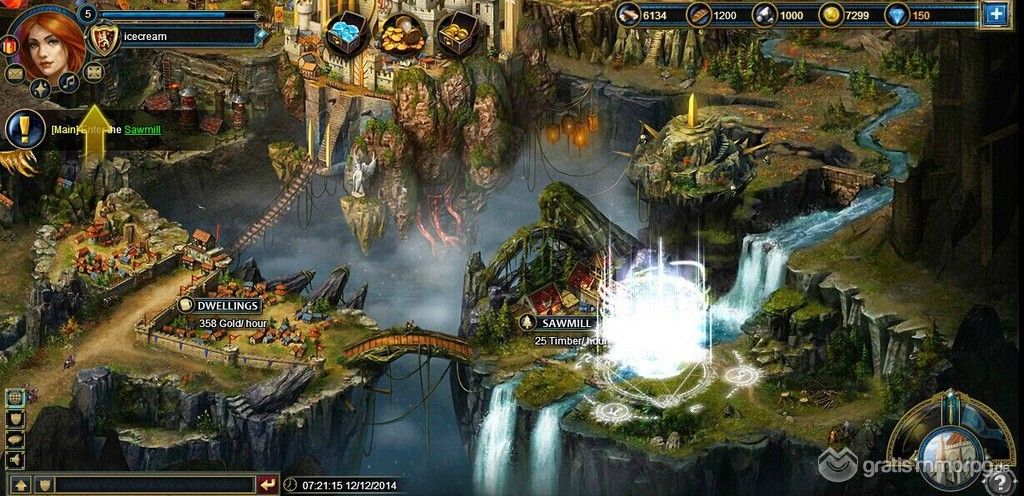The width and height of the screenshot is (1024, 496).
Task: Click the chat text input field
Action: (155, 485)
